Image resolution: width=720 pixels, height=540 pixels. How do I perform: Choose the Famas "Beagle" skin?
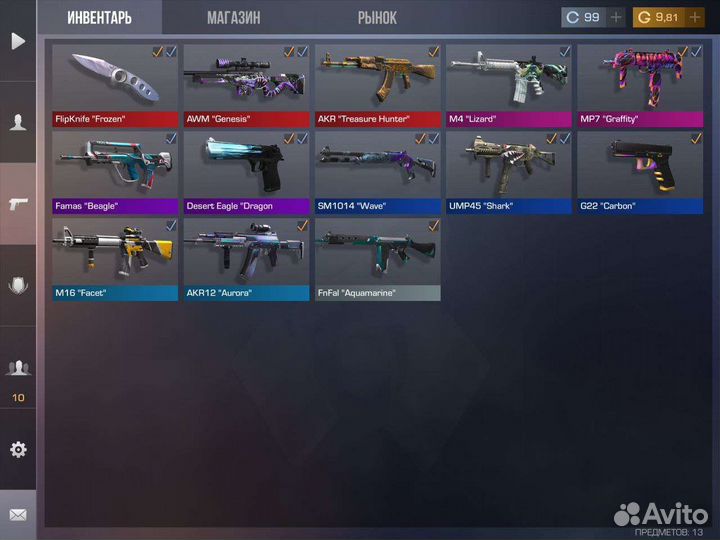click(115, 172)
